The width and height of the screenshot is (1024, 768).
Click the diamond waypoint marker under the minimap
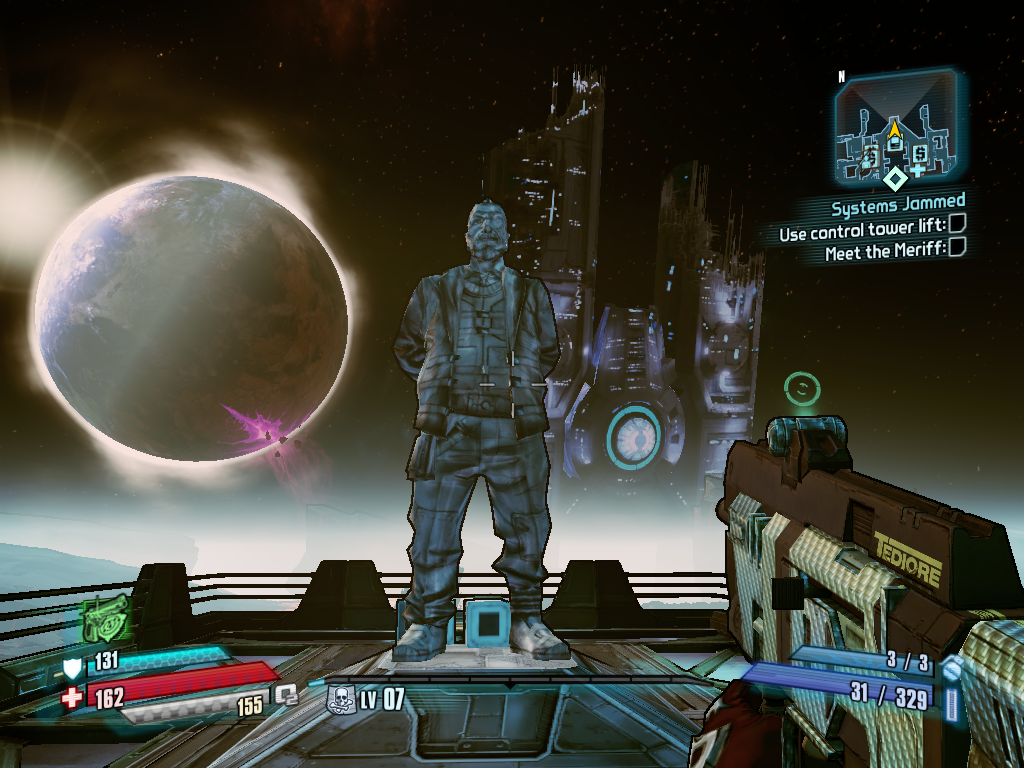pyautogui.click(x=897, y=180)
